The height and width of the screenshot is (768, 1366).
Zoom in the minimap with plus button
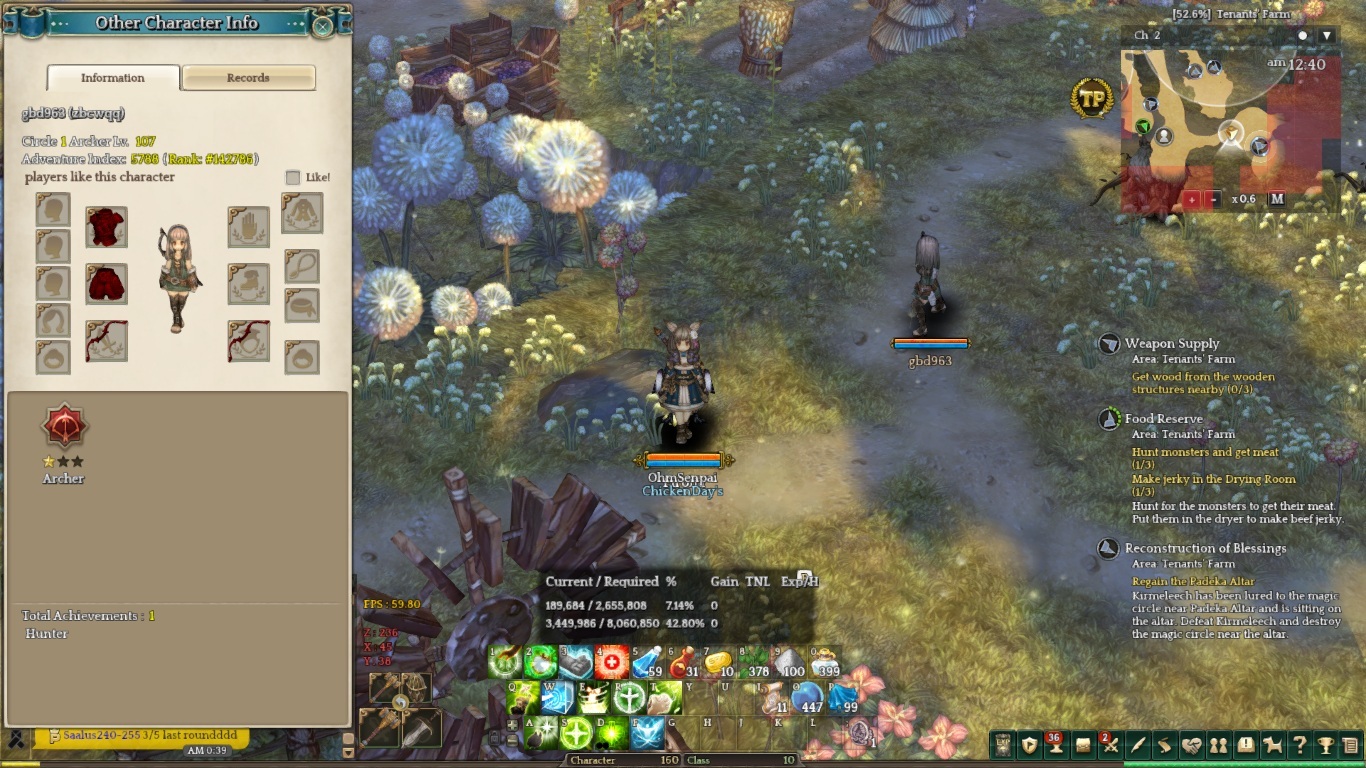tap(1193, 199)
